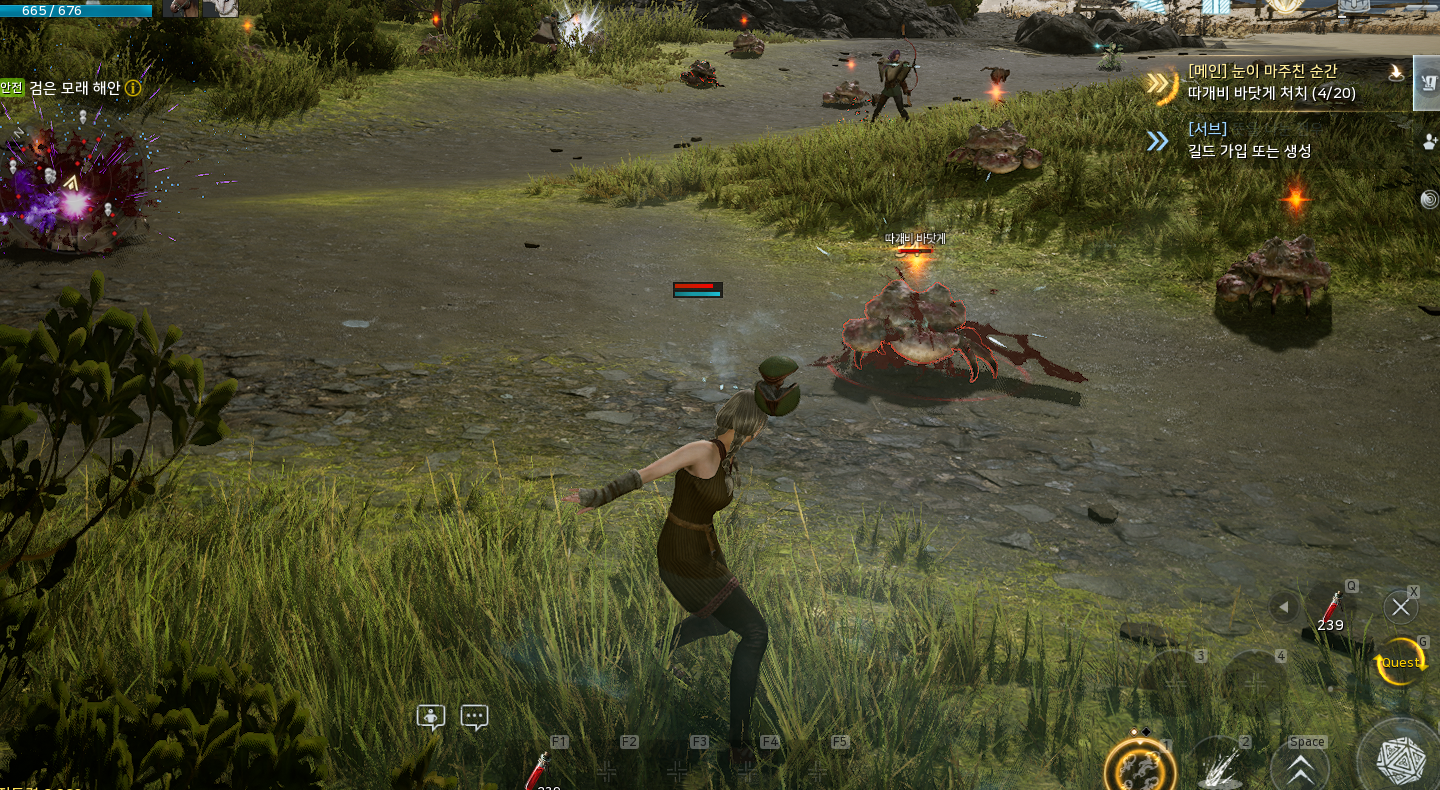The height and width of the screenshot is (790, 1440).
Task: Click the spiral icon on the right edge
Action: click(x=1429, y=199)
